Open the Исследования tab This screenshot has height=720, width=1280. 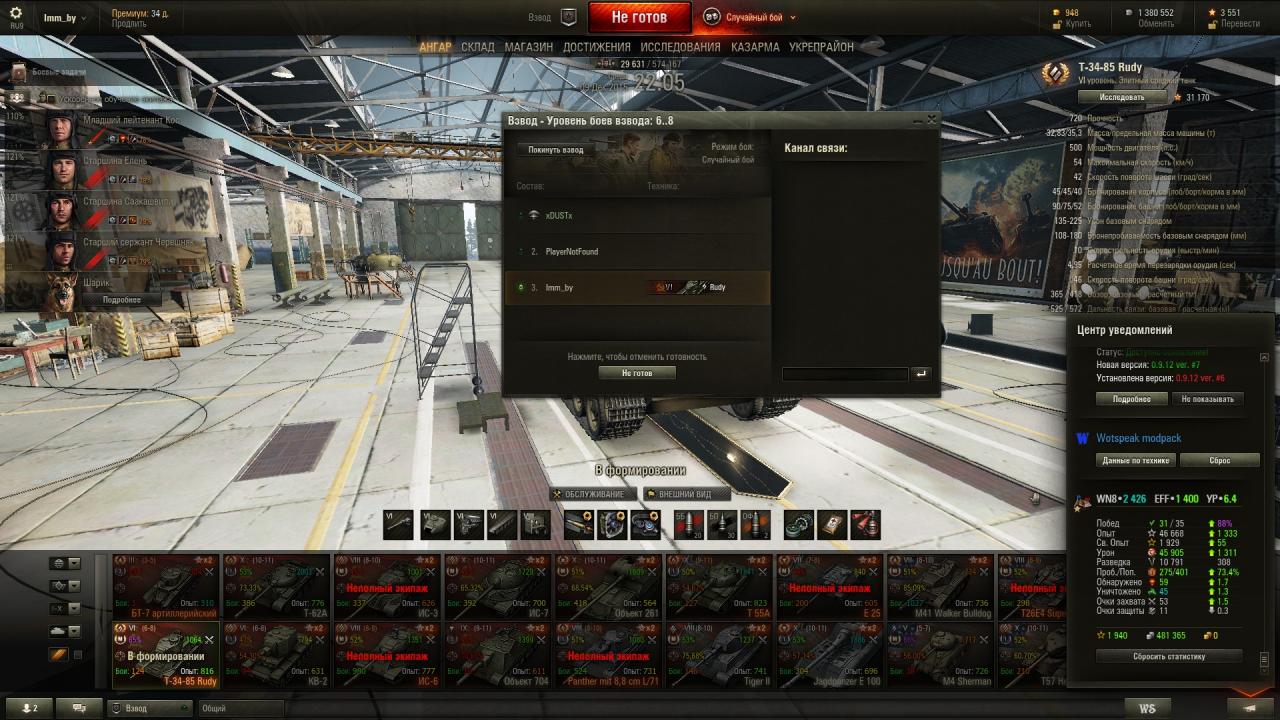680,47
